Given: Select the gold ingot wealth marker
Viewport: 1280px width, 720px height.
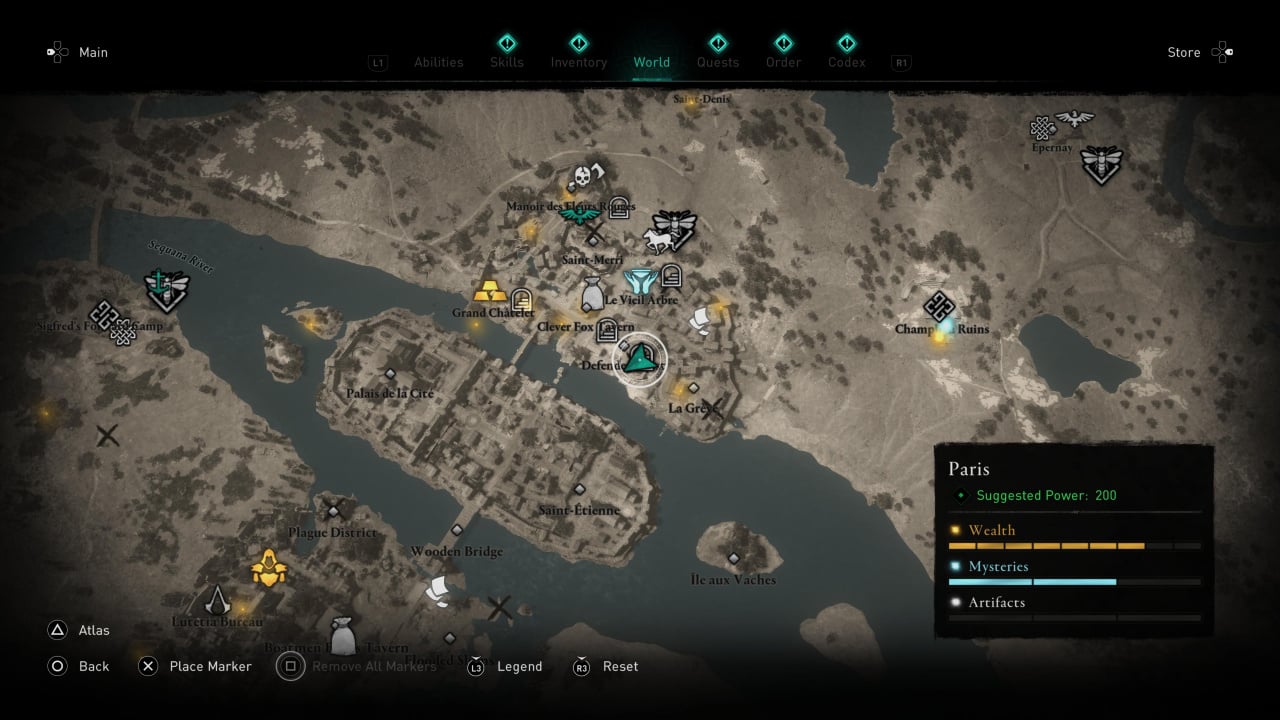Looking at the screenshot, I should coord(490,291).
